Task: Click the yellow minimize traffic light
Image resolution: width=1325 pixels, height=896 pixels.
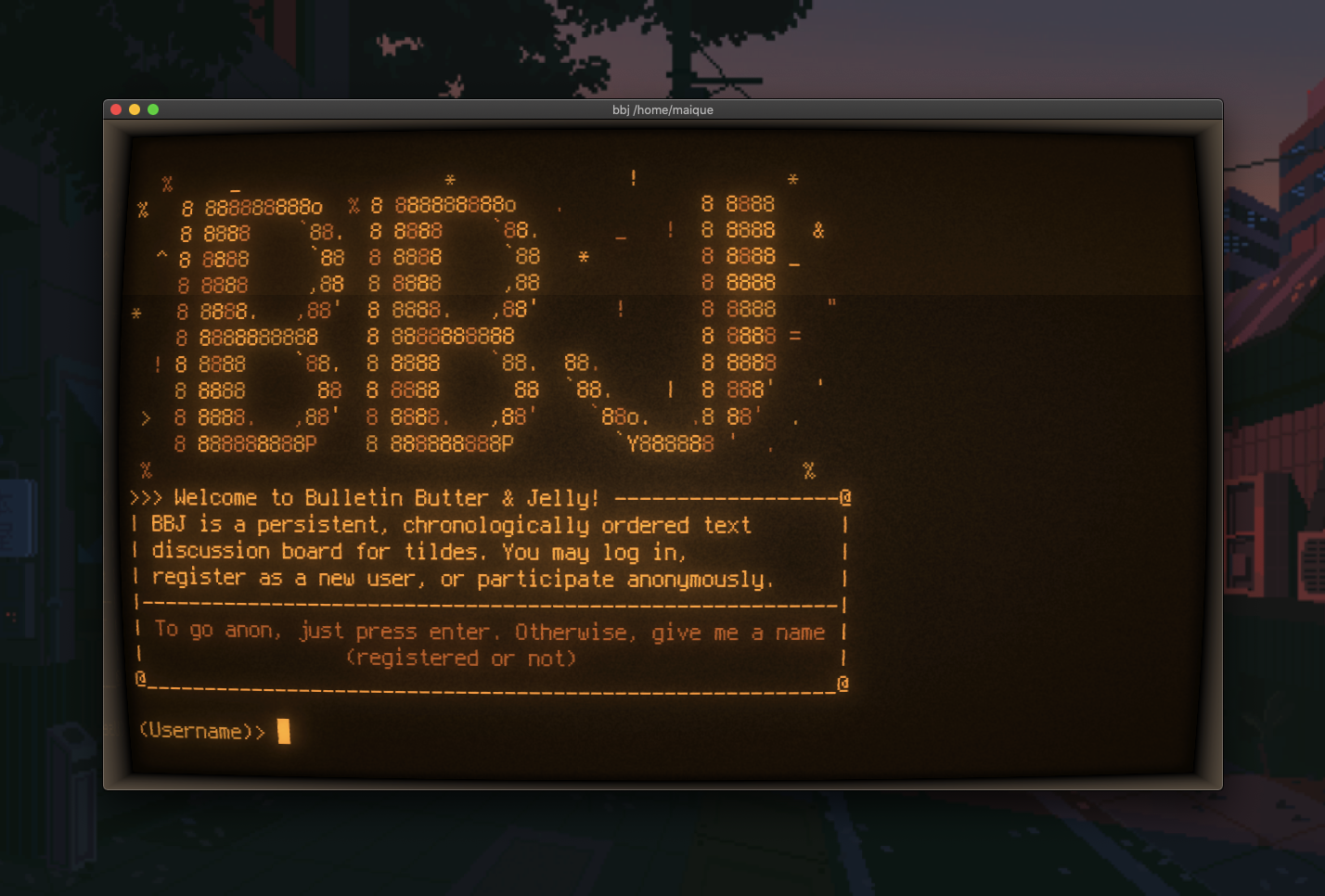Action: pos(133,109)
